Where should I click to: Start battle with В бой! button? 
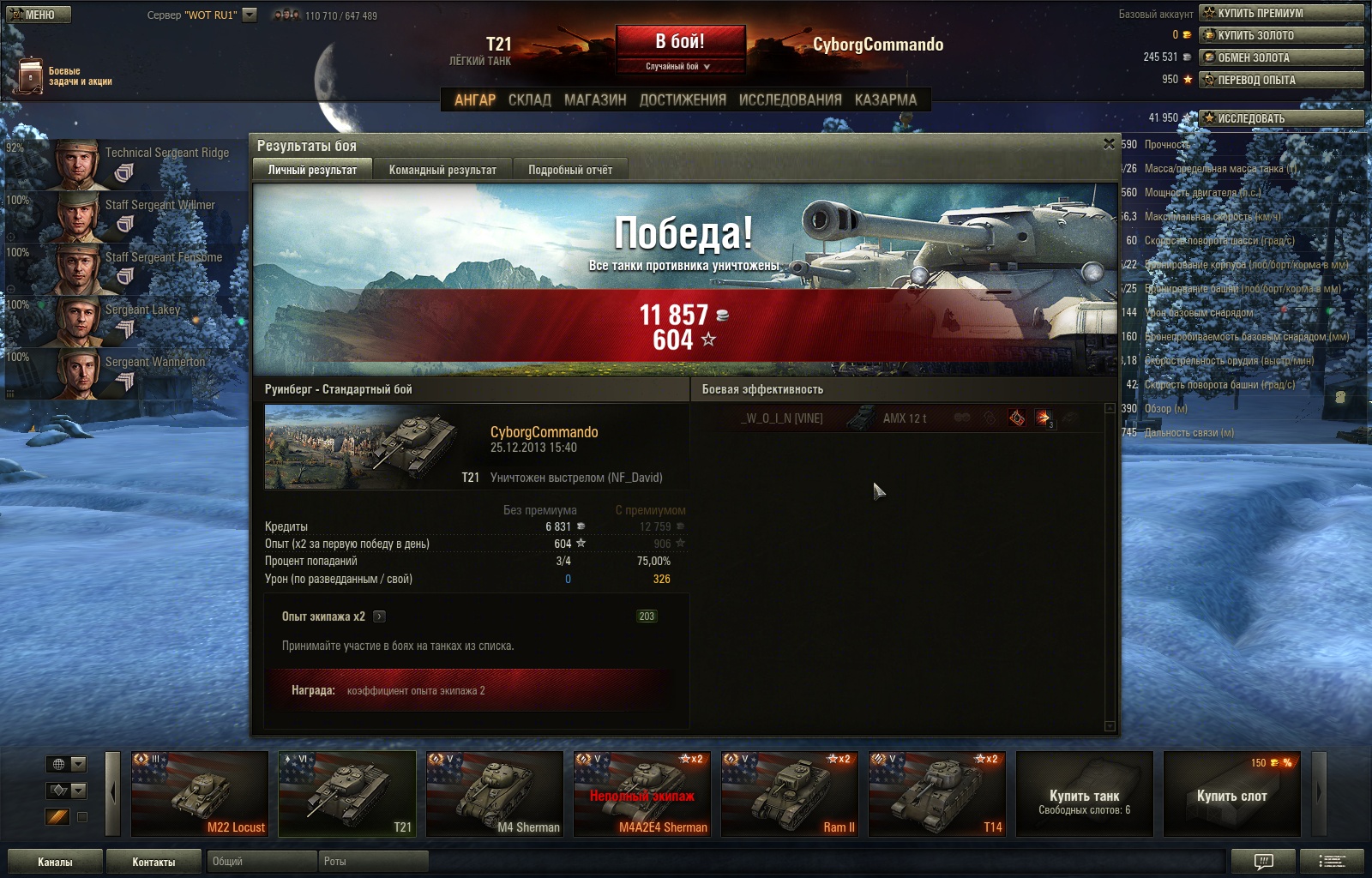tap(680, 42)
